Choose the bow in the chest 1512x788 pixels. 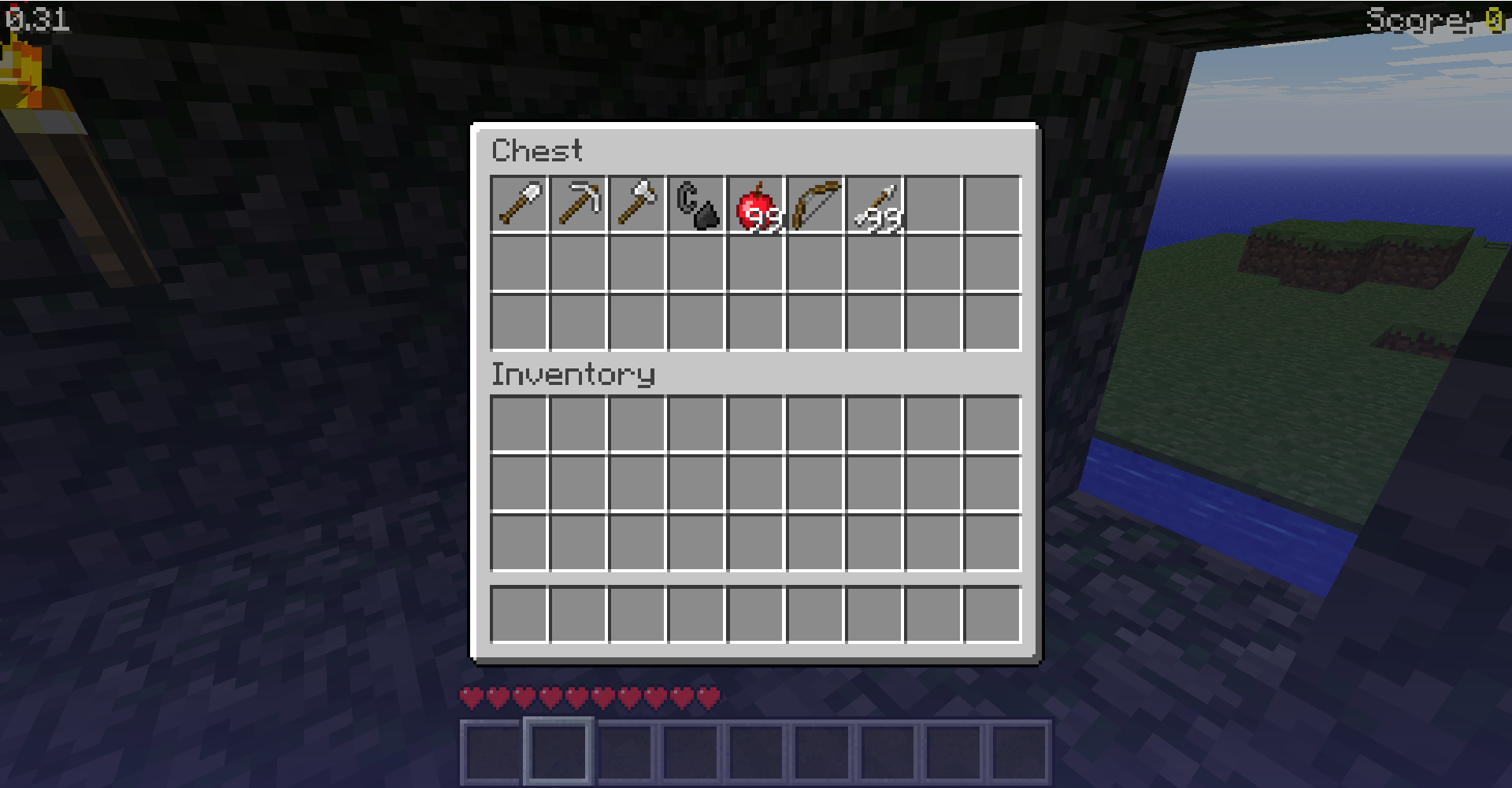point(815,205)
